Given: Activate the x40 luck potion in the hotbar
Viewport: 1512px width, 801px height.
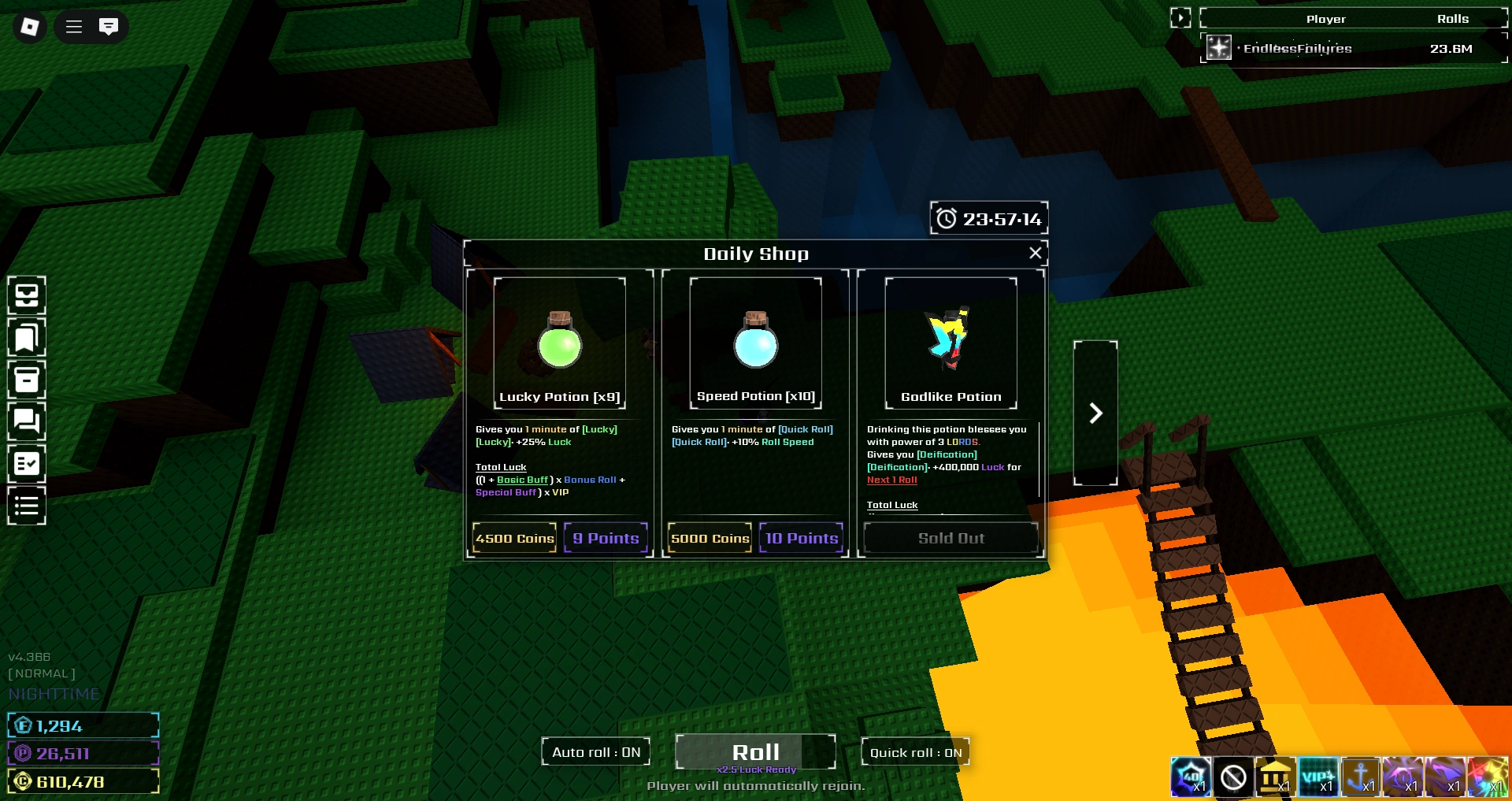Looking at the screenshot, I should 1191,777.
